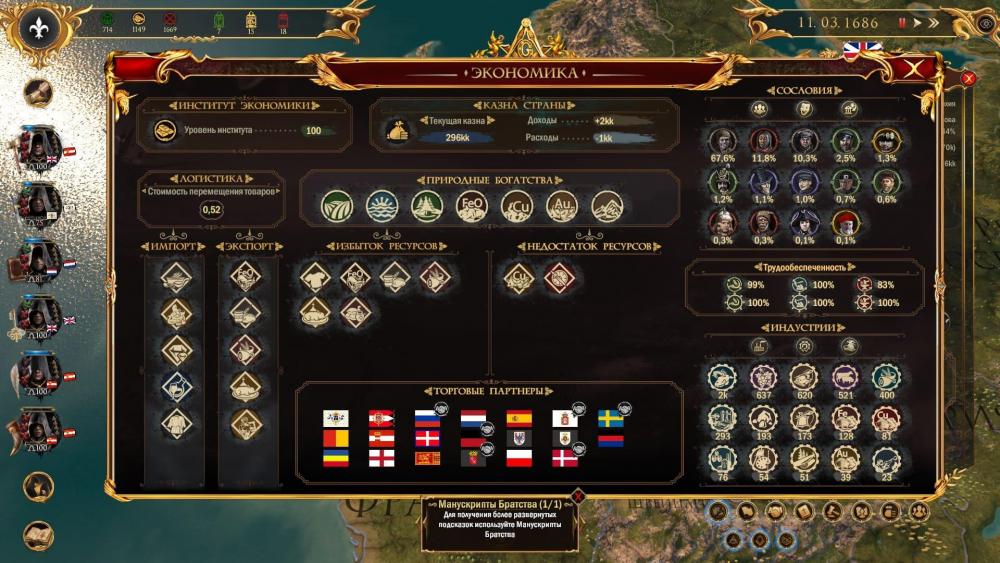This screenshot has width=1000, height=563.
Task: Pick the Swedish flag trade partner
Action: point(610,418)
